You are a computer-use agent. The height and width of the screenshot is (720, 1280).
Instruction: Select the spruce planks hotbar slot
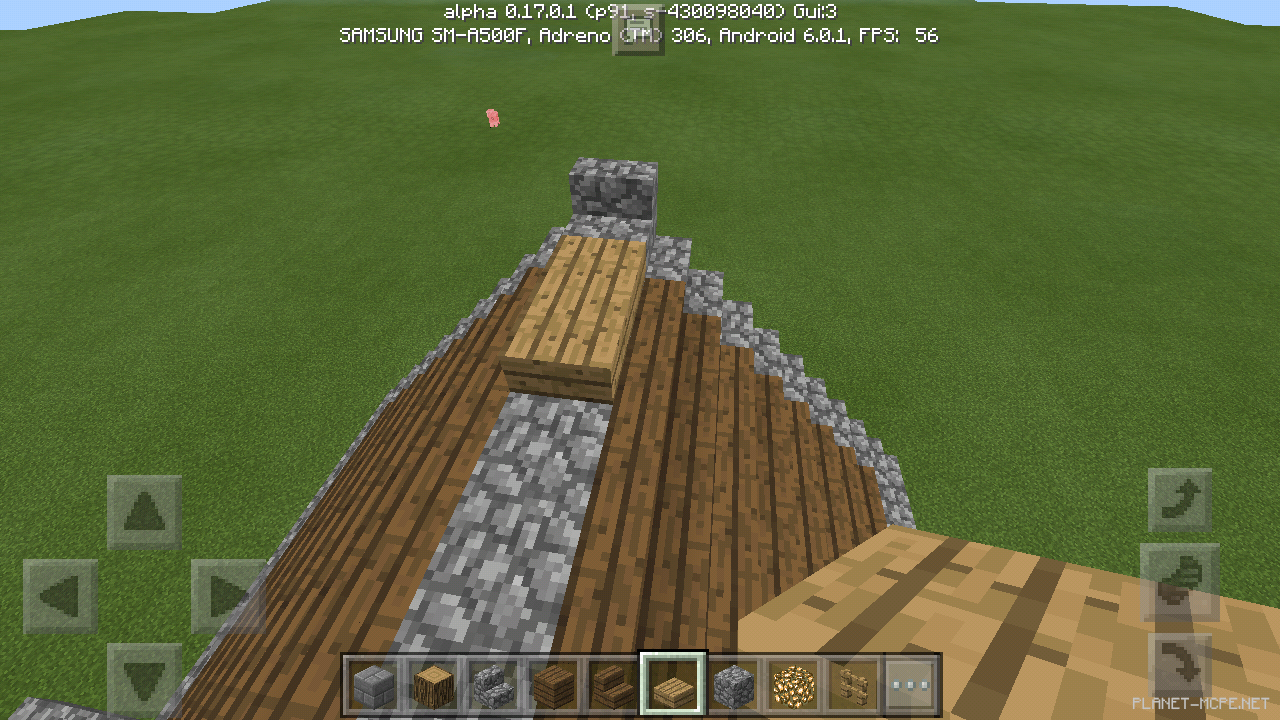(x=553, y=681)
